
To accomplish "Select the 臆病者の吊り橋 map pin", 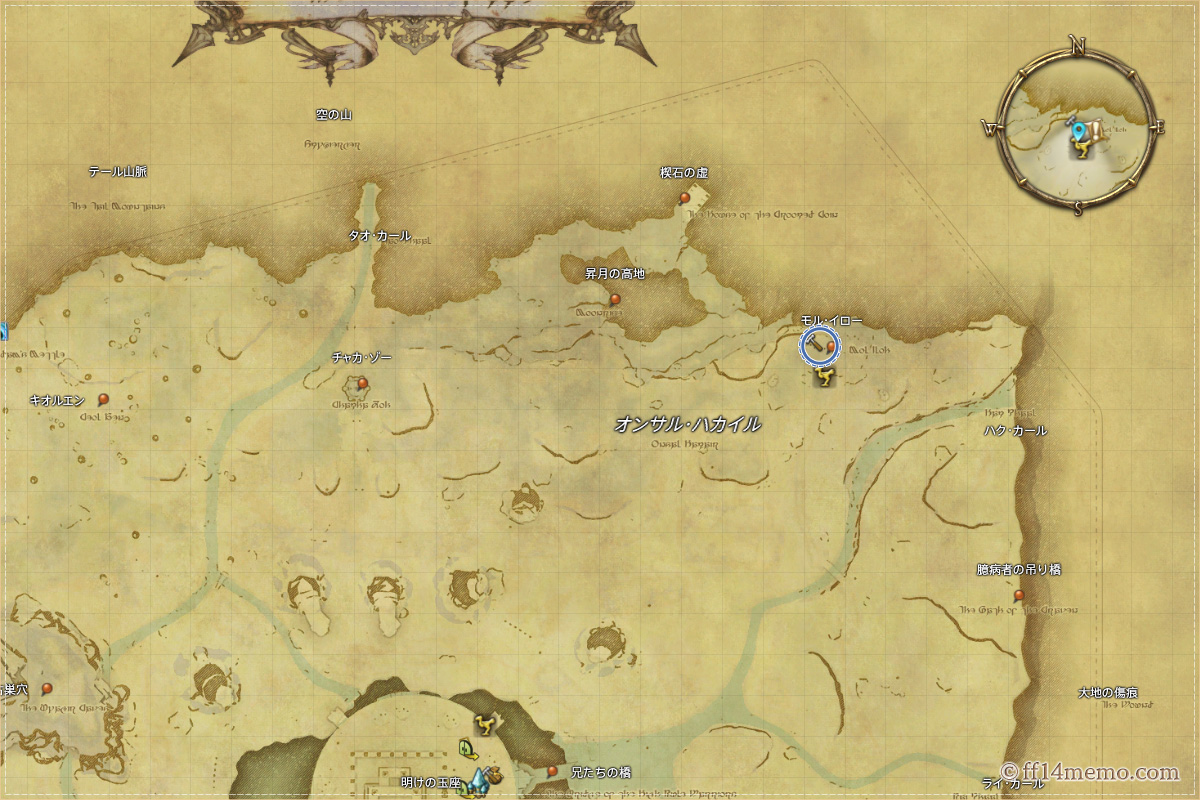I will tap(1019, 595).
